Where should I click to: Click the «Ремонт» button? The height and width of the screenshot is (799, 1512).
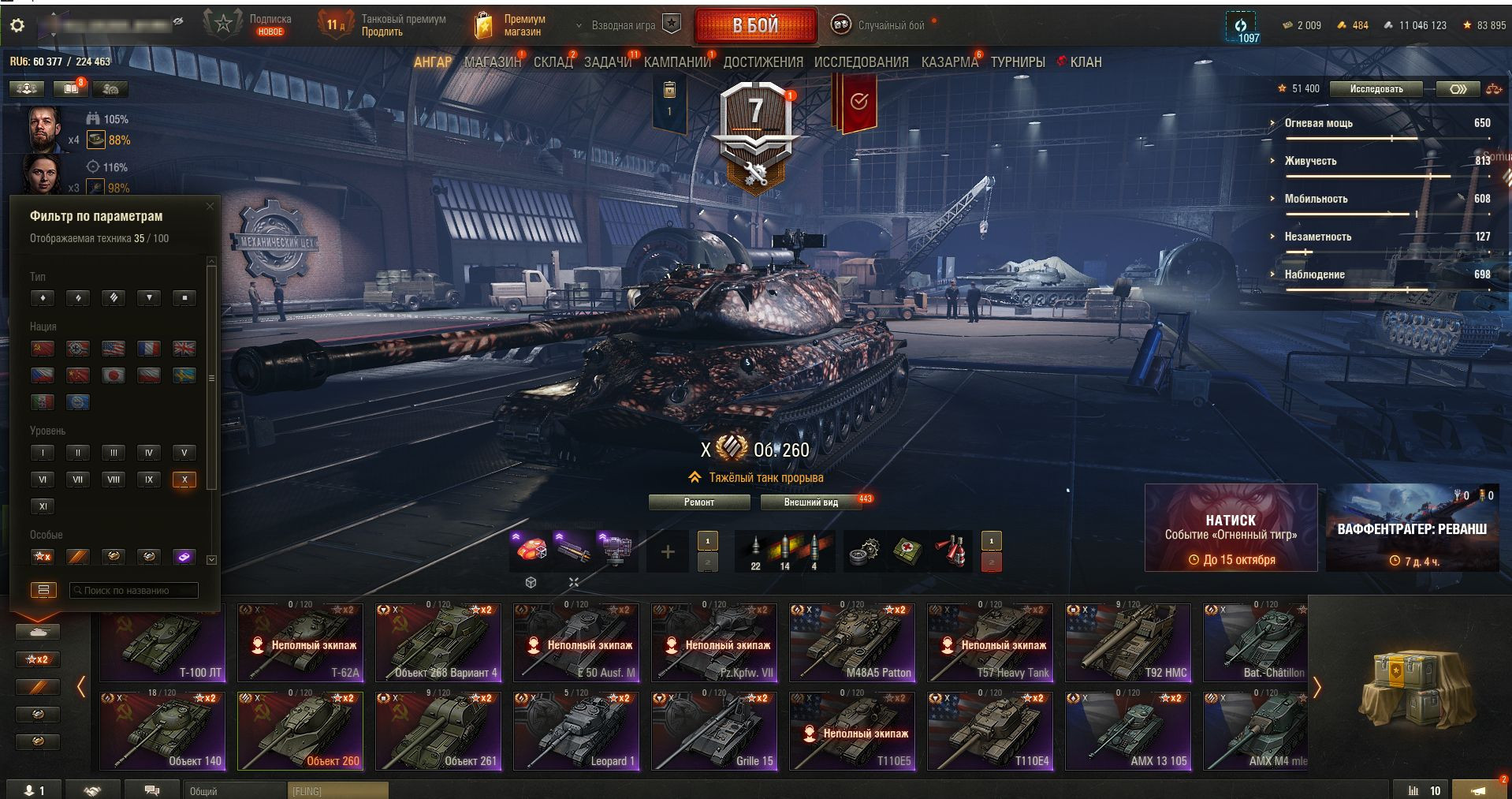pyautogui.click(x=699, y=502)
